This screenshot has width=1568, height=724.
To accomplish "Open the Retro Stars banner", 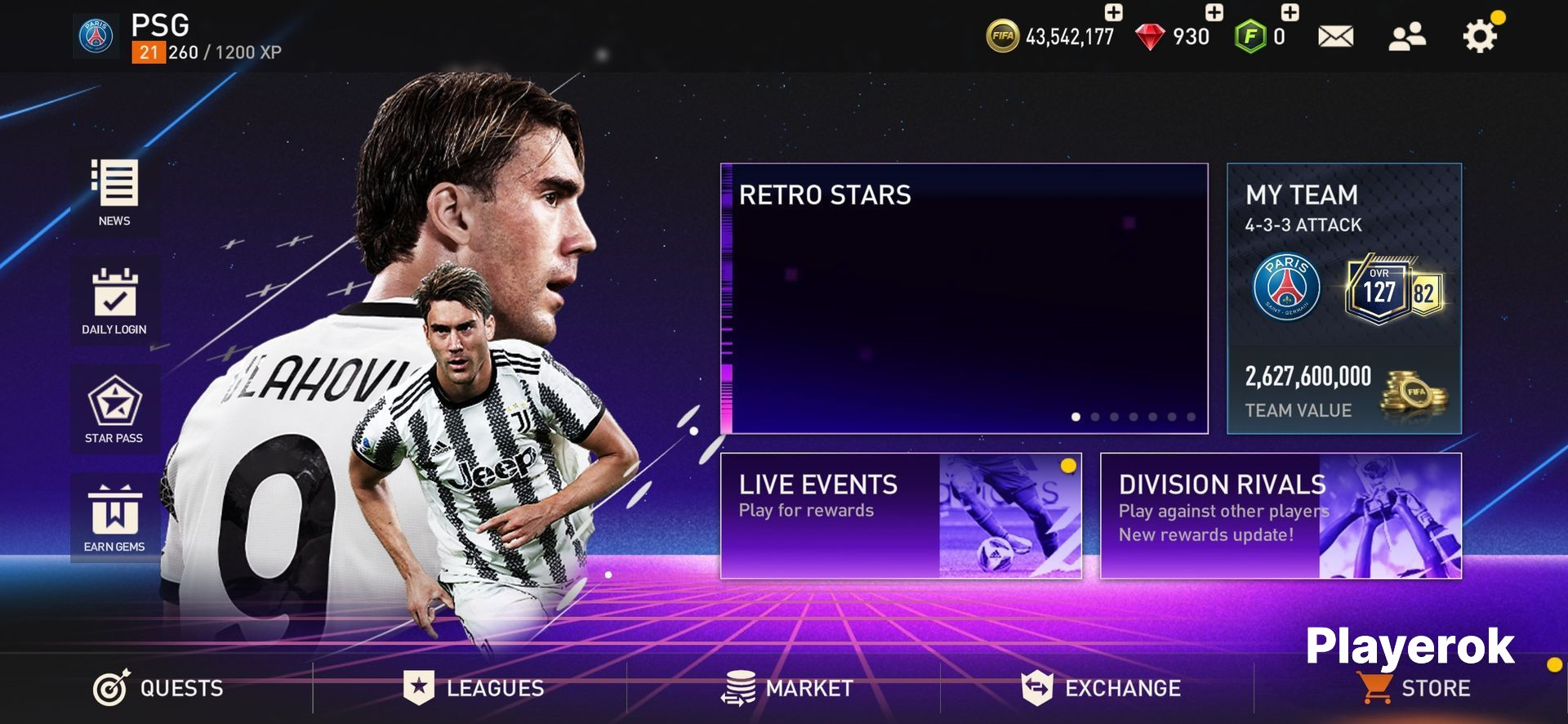I will click(964, 298).
